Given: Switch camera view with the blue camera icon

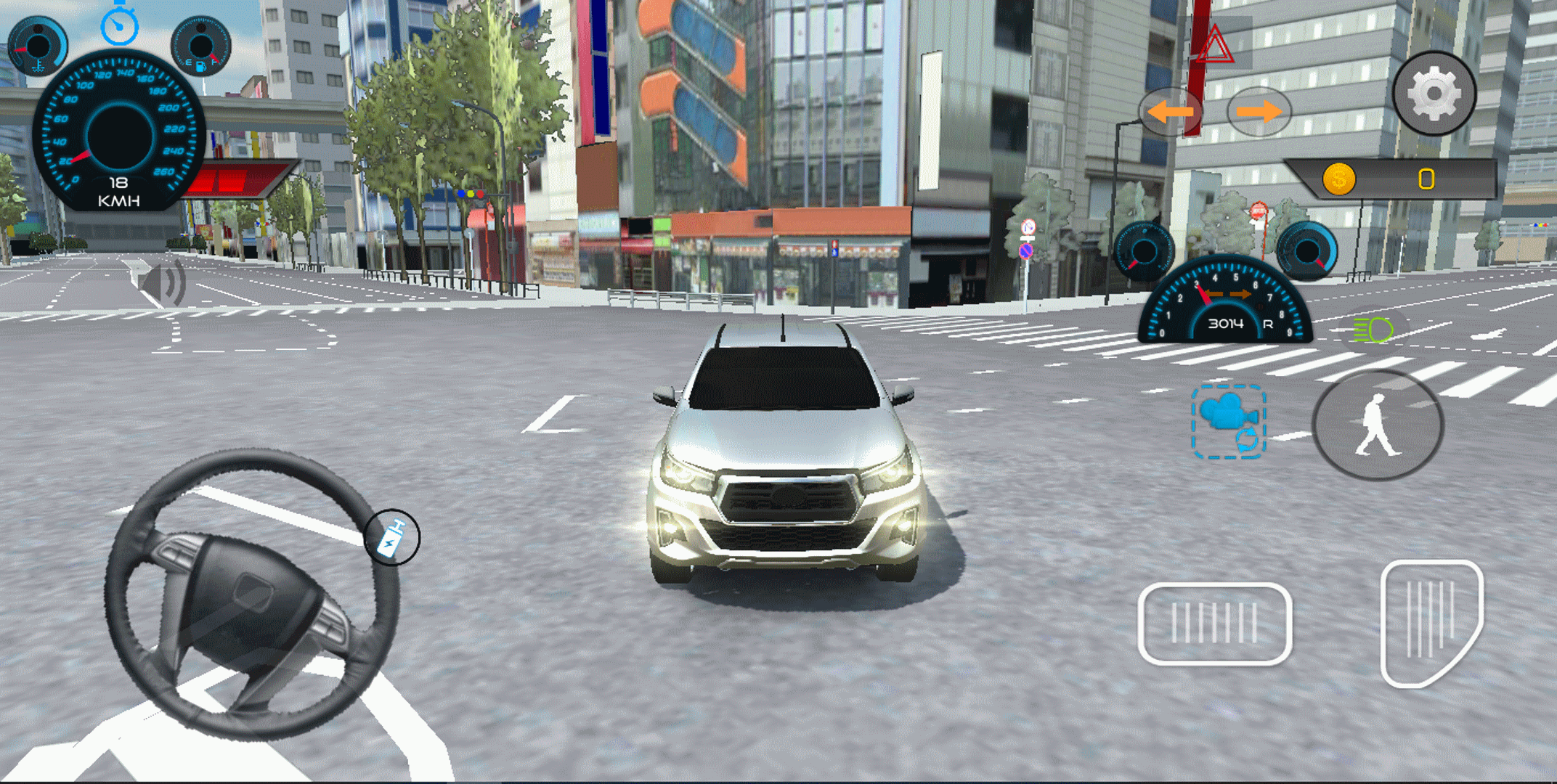Looking at the screenshot, I should click(x=1228, y=421).
